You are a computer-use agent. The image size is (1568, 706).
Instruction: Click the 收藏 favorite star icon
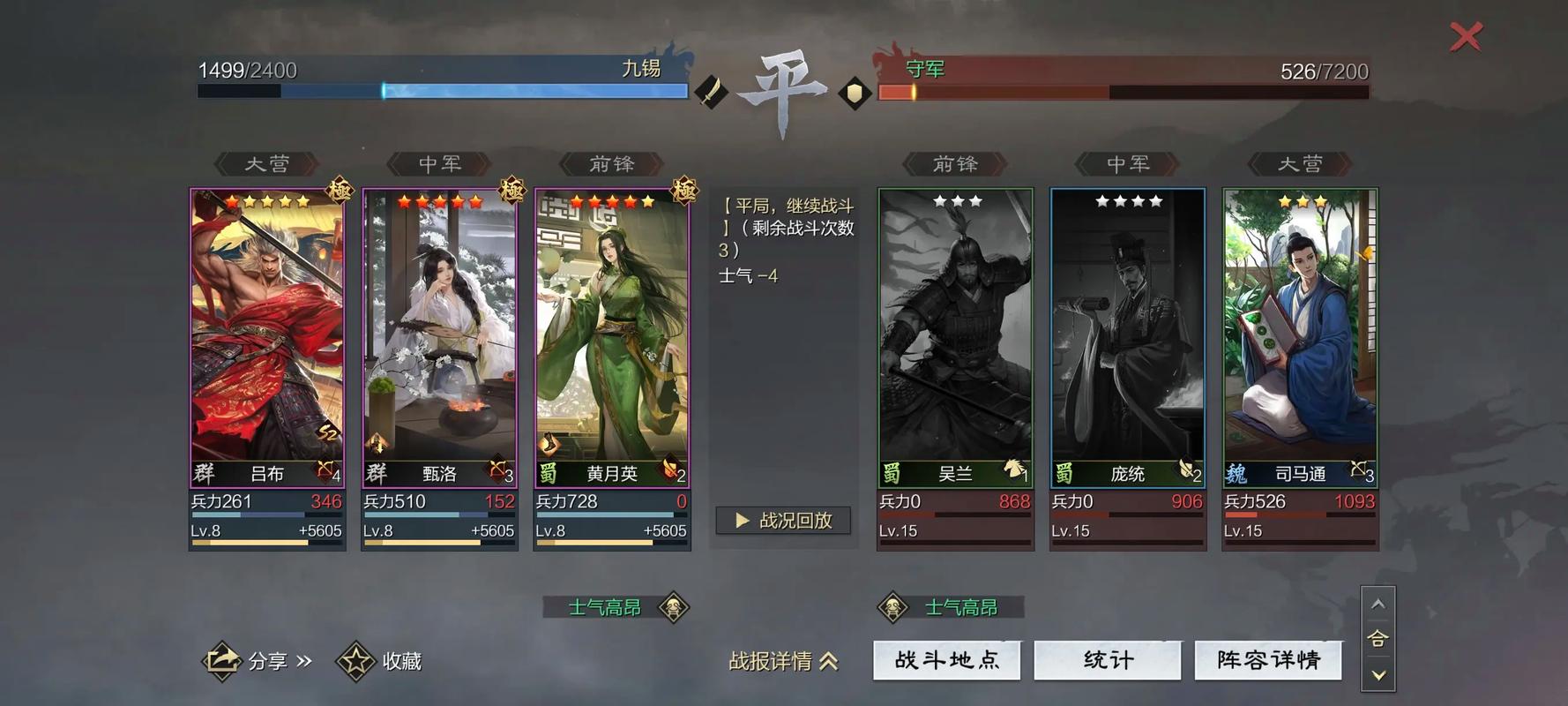pyautogui.click(x=355, y=659)
